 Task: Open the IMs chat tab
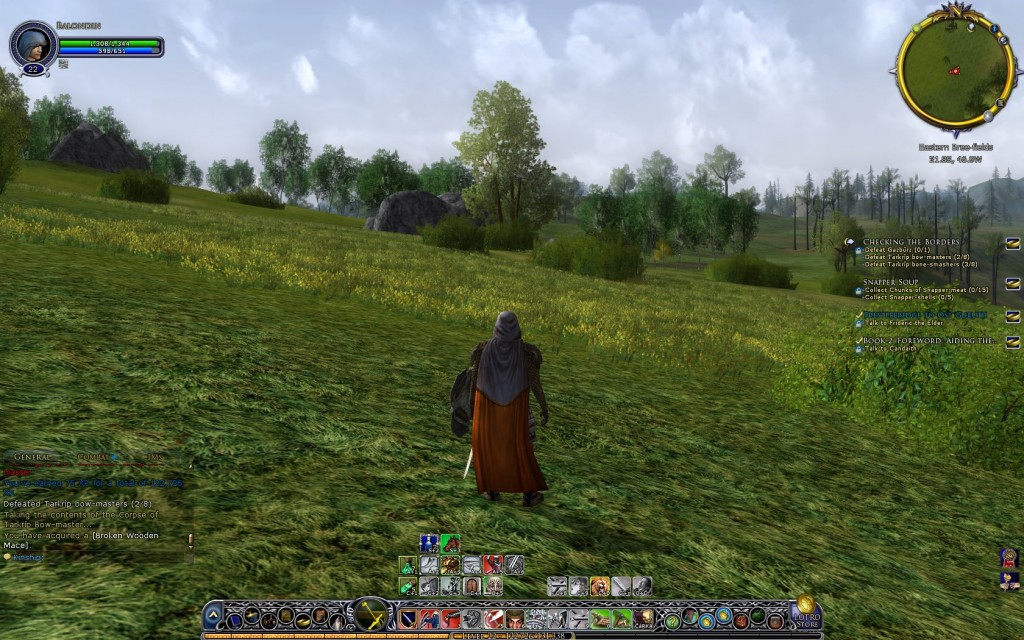pyautogui.click(x=152, y=456)
